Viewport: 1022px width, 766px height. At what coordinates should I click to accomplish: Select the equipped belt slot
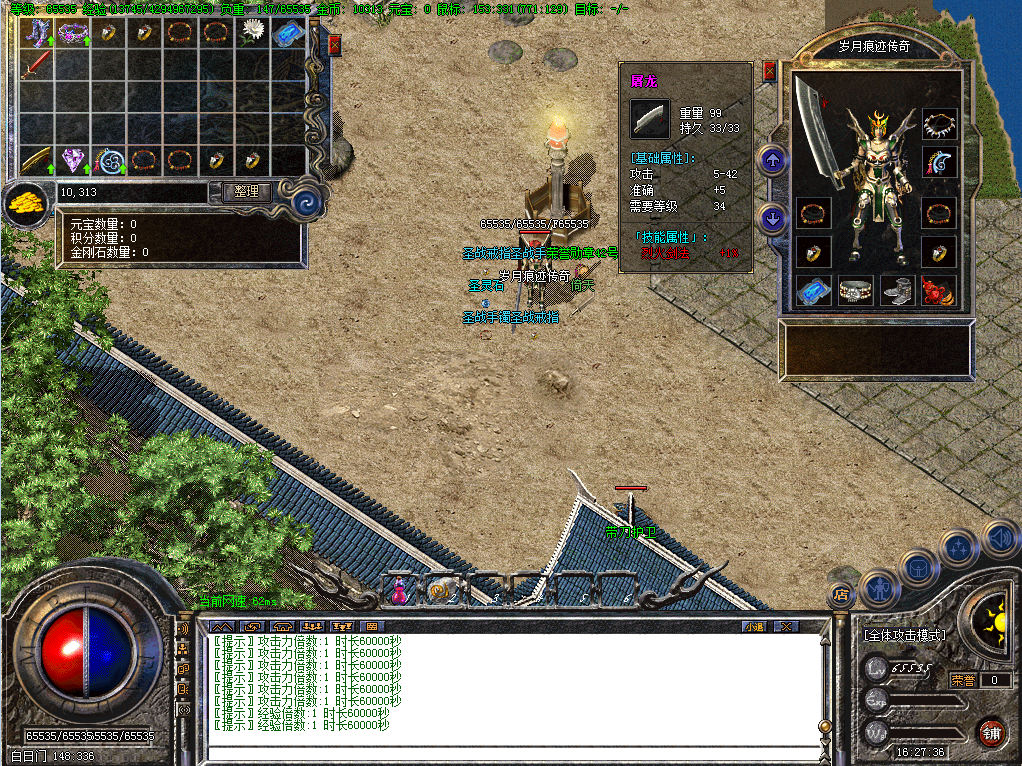point(855,291)
